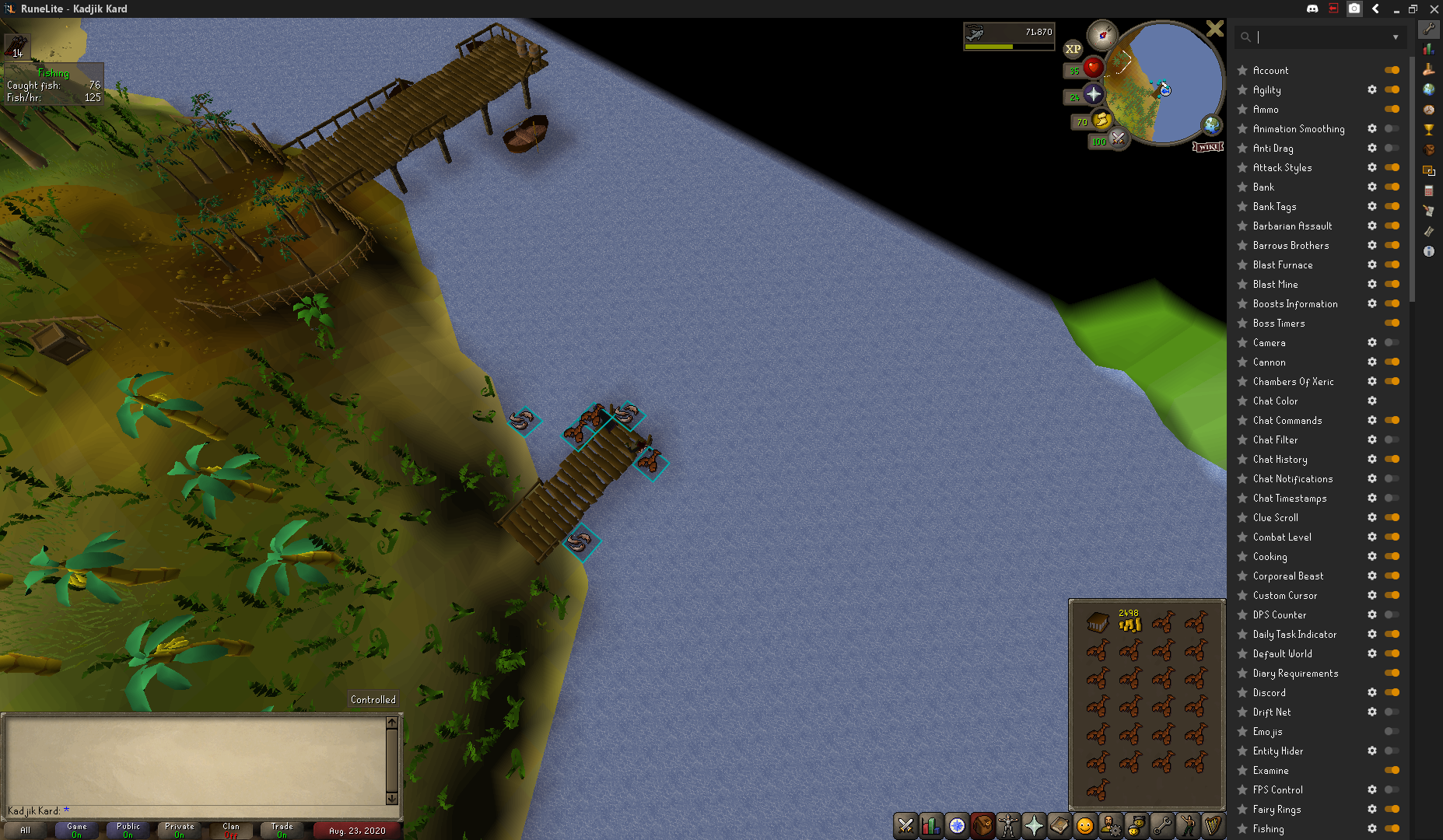Open Camera plugin settings gear
1443x840 pixels.
pos(1372,342)
